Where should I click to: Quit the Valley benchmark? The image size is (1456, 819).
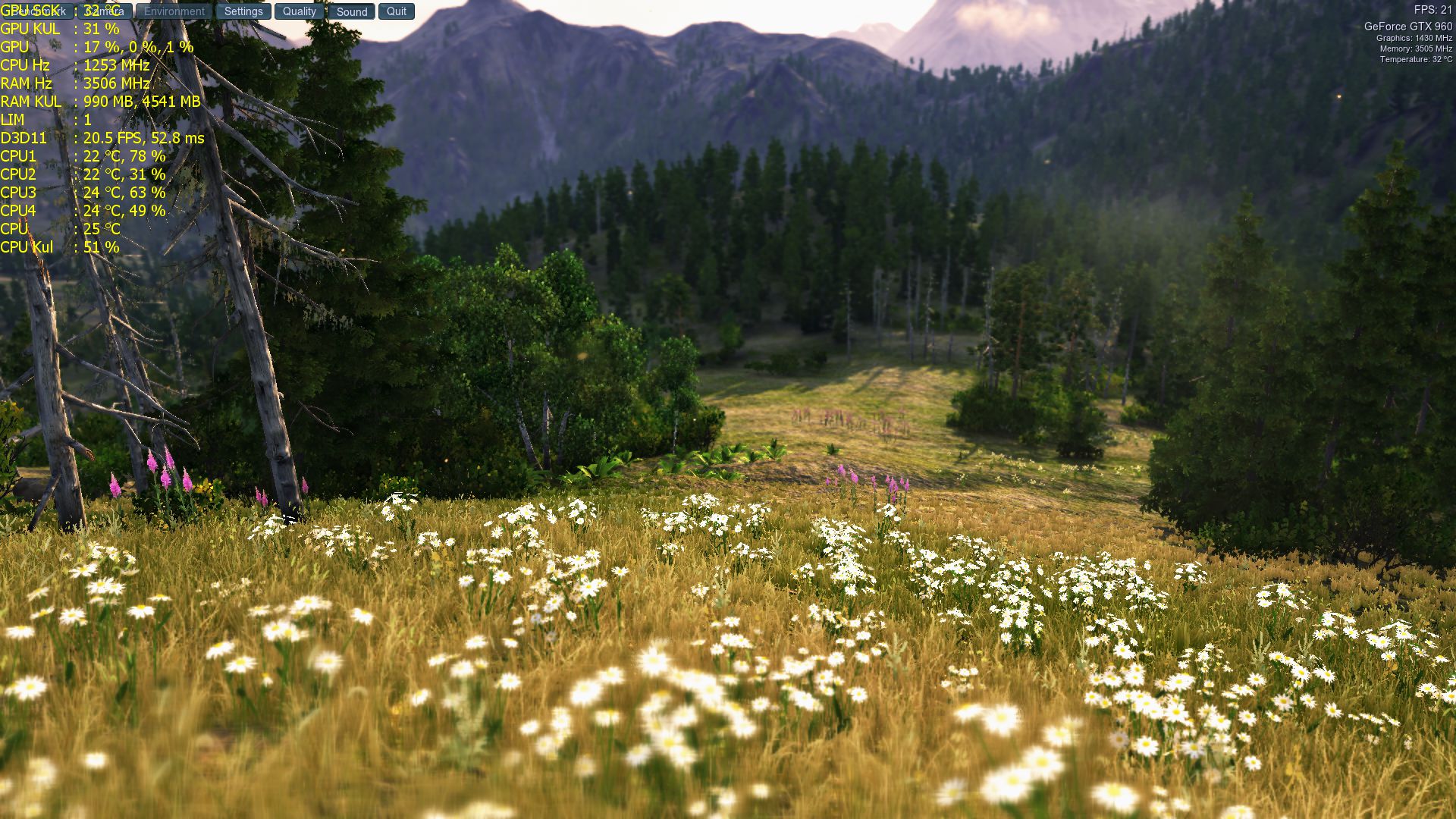pyautogui.click(x=397, y=11)
